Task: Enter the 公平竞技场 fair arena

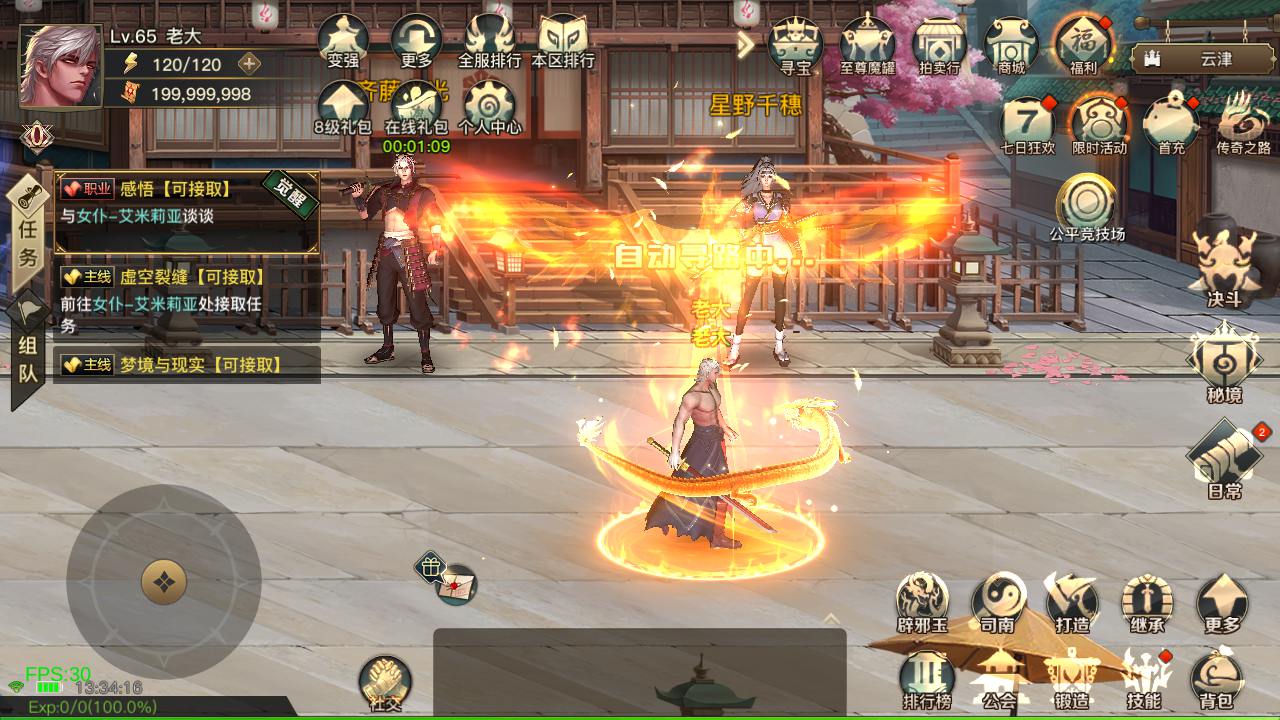Action: click(1086, 207)
